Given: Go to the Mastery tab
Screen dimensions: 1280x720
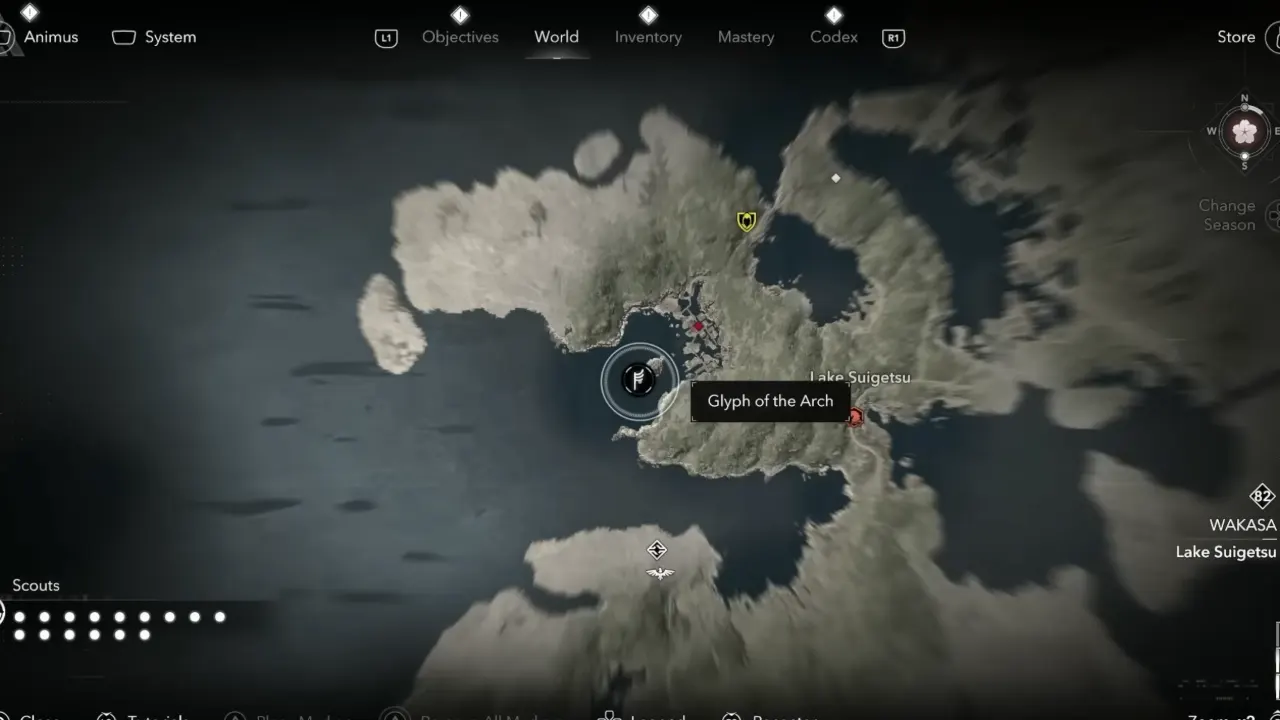Looking at the screenshot, I should (x=746, y=37).
